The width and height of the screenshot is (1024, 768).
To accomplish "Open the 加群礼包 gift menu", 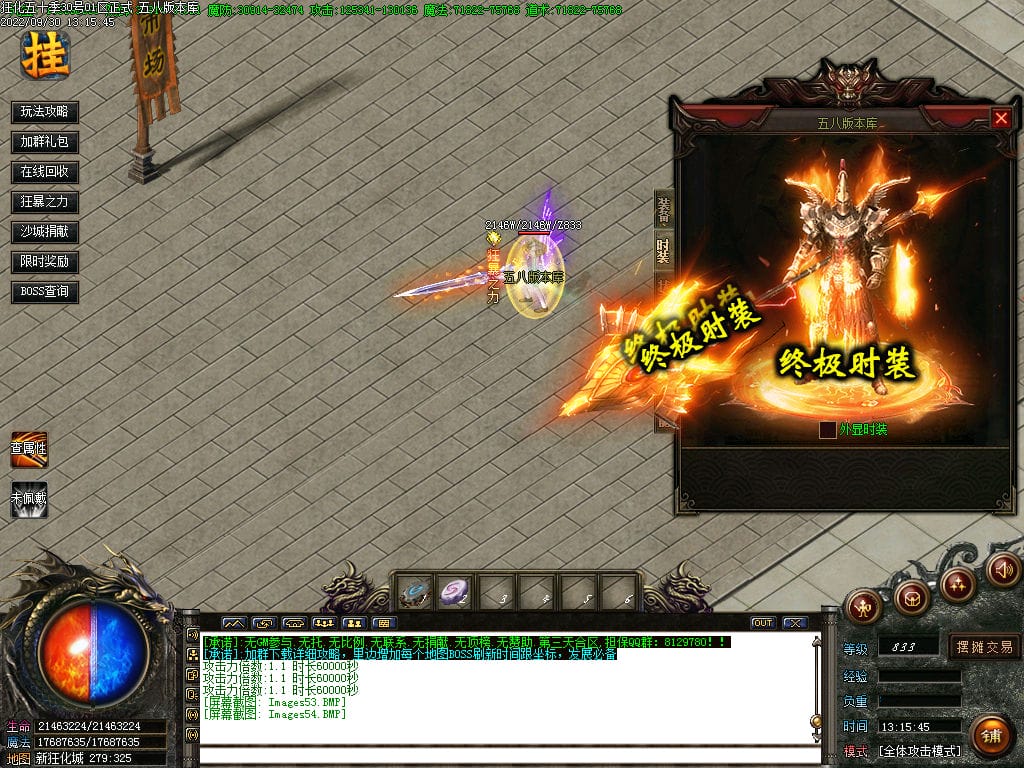I will pos(45,142).
